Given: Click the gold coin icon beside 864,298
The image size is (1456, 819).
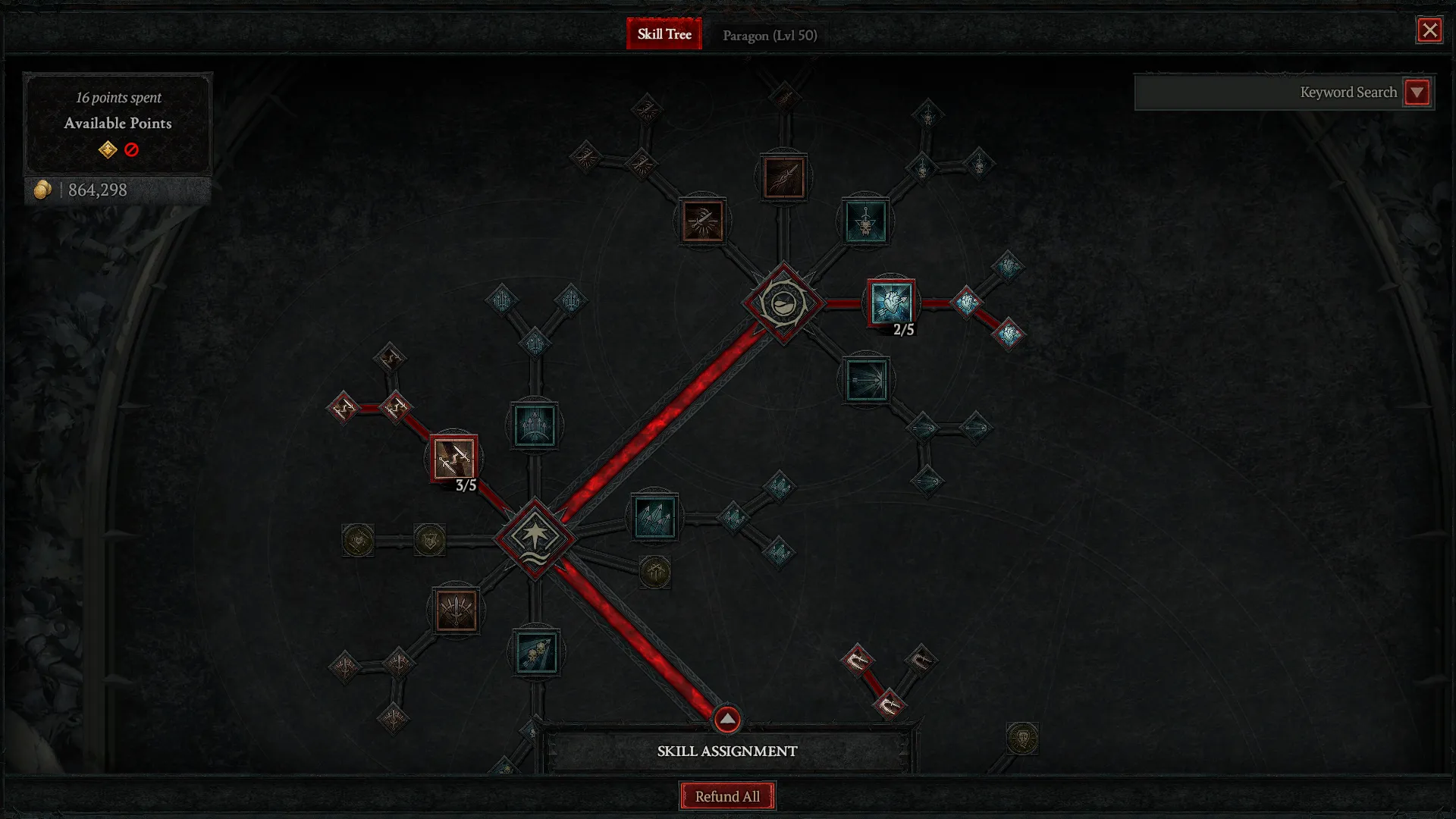Looking at the screenshot, I should (x=43, y=190).
